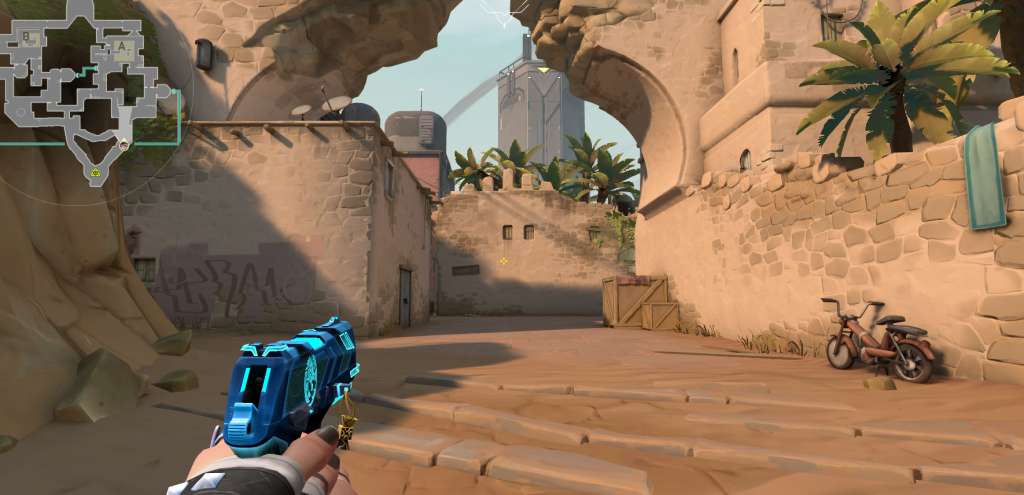Click the yellow spike icon on the minimap
The height and width of the screenshot is (495, 1024).
click(96, 172)
